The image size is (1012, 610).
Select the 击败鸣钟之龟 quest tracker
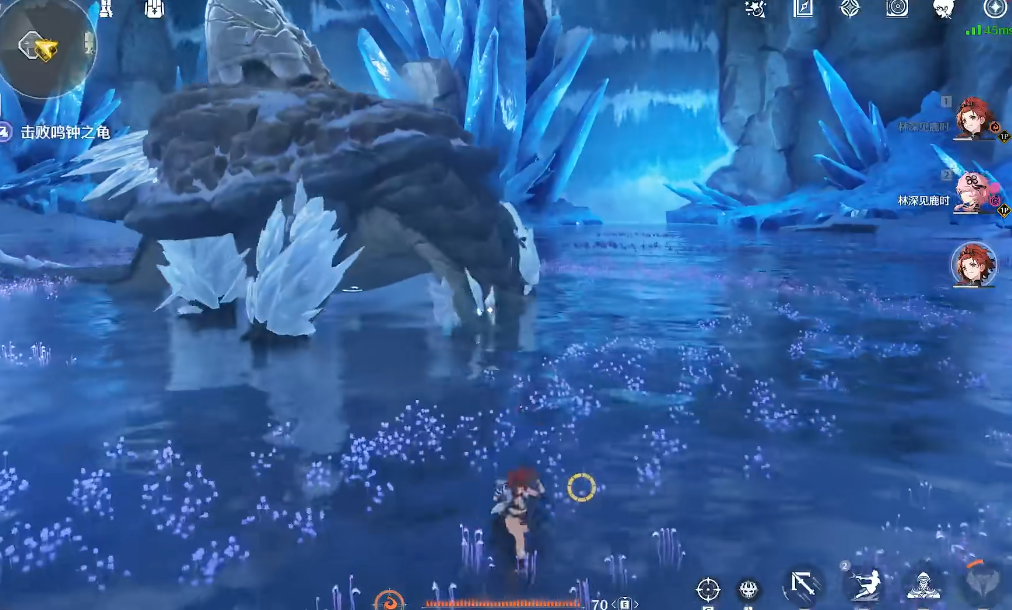pyautogui.click(x=58, y=132)
